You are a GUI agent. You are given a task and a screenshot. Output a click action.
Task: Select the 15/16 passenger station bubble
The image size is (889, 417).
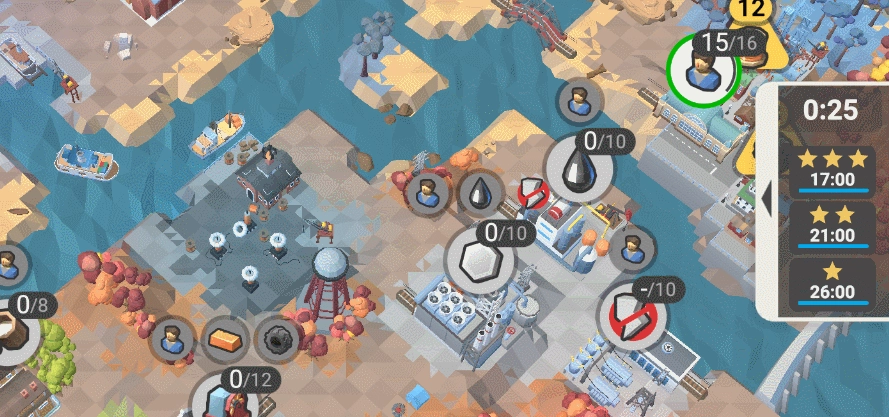pyautogui.click(x=703, y=68)
